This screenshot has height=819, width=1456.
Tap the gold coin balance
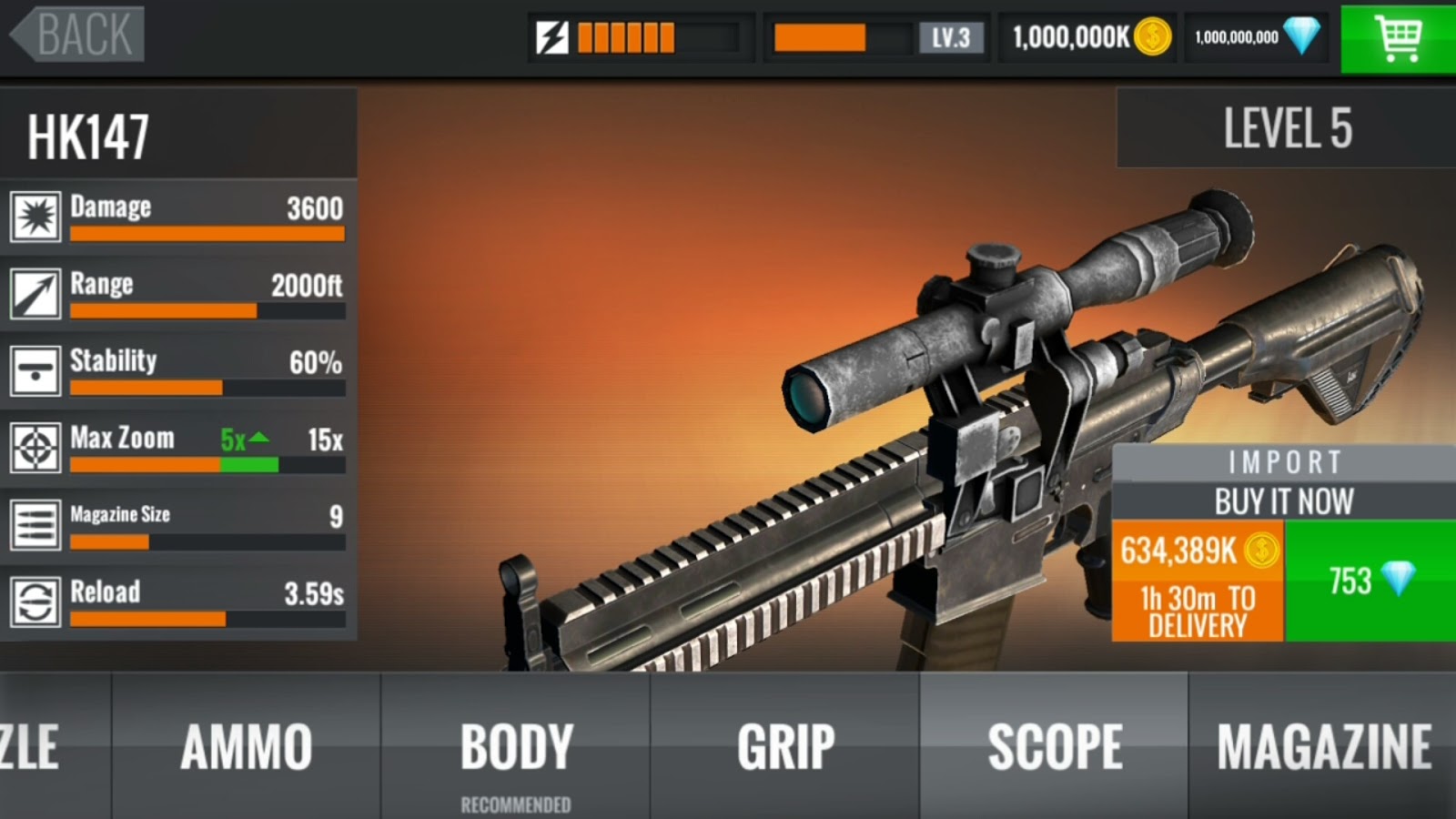[x=1090, y=37]
